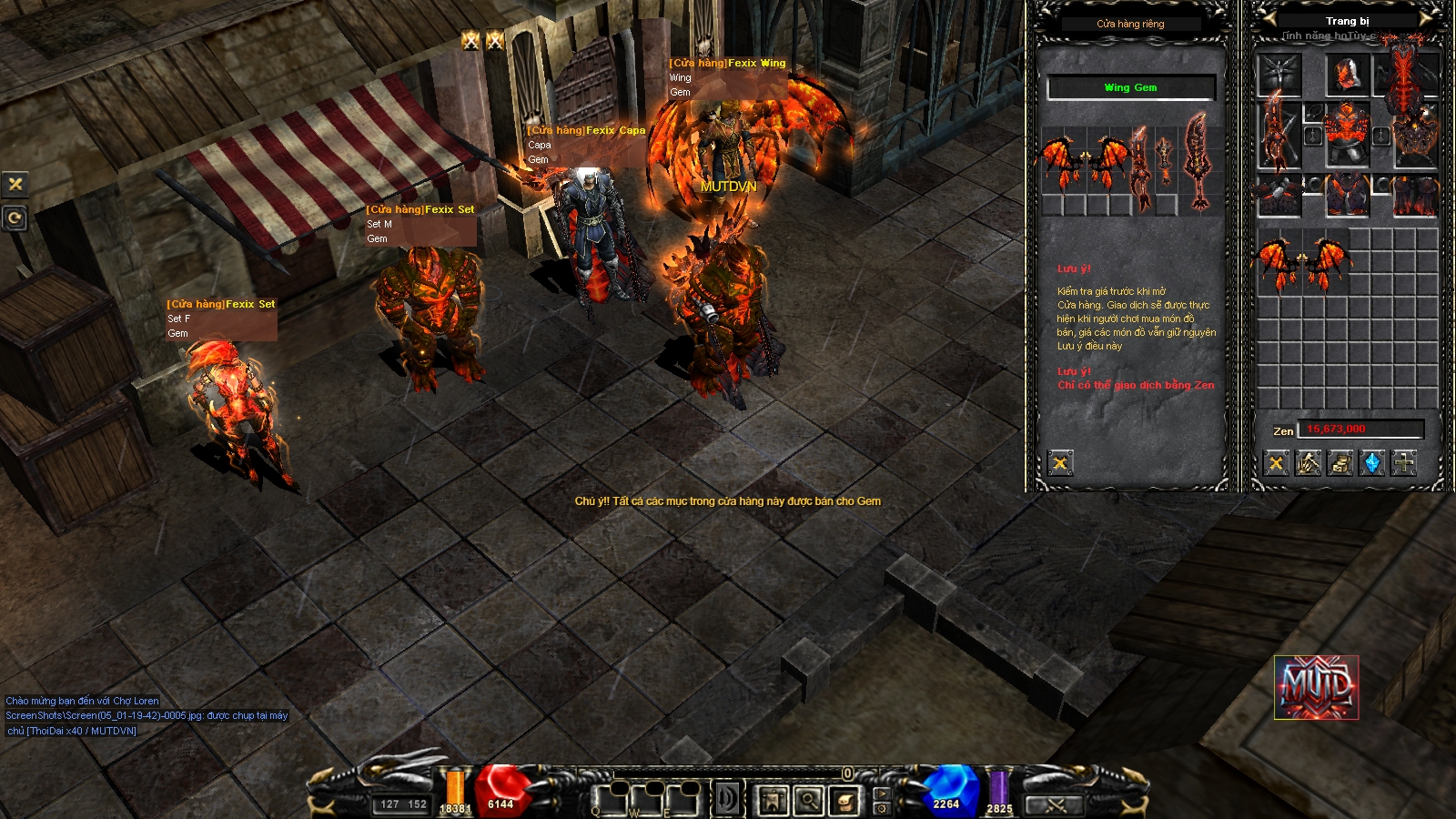Screen dimensions: 1456x819
Task: Close the Trang bị inventory panel
Action: click(x=1276, y=464)
